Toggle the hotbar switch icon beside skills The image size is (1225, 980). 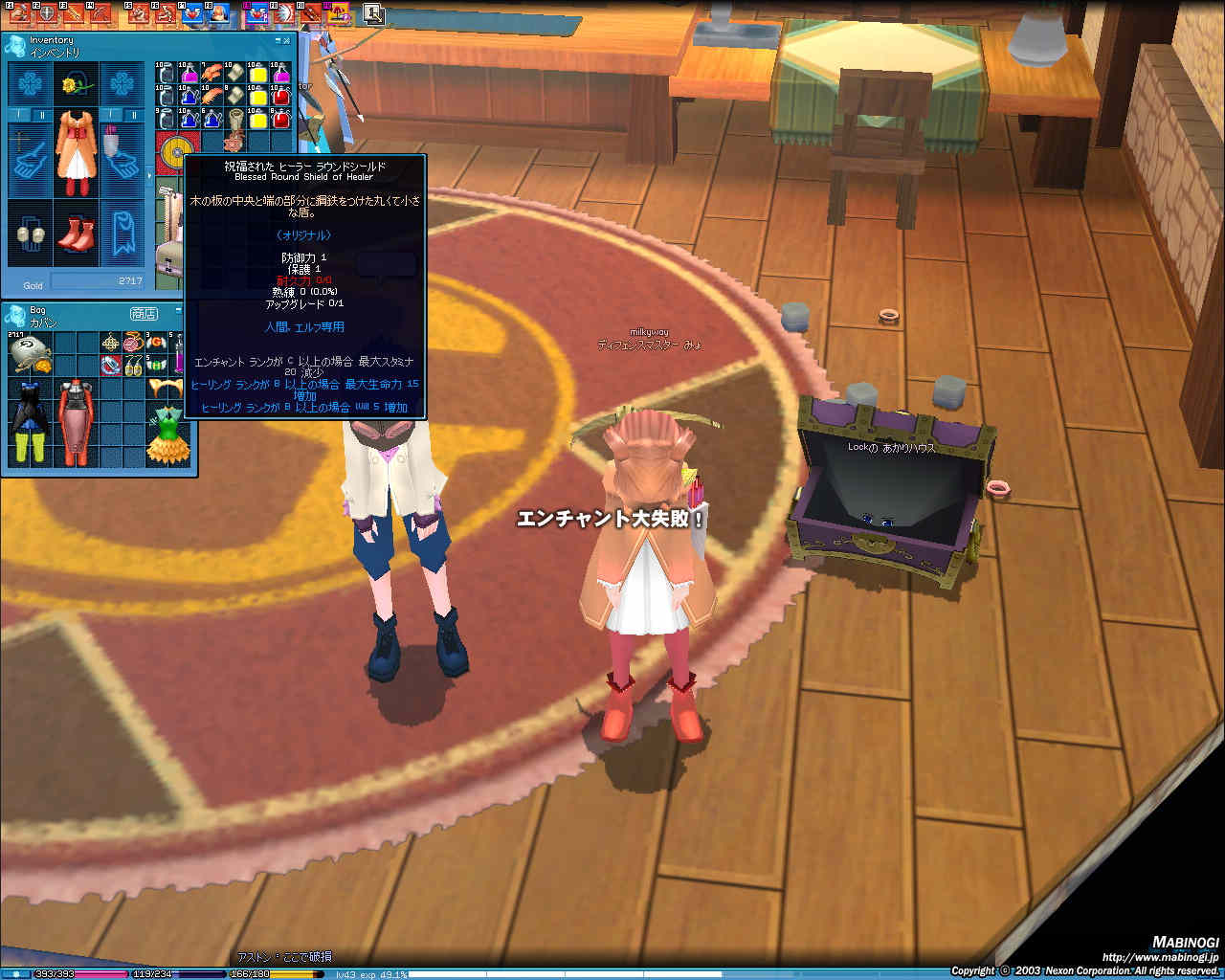[x=373, y=13]
